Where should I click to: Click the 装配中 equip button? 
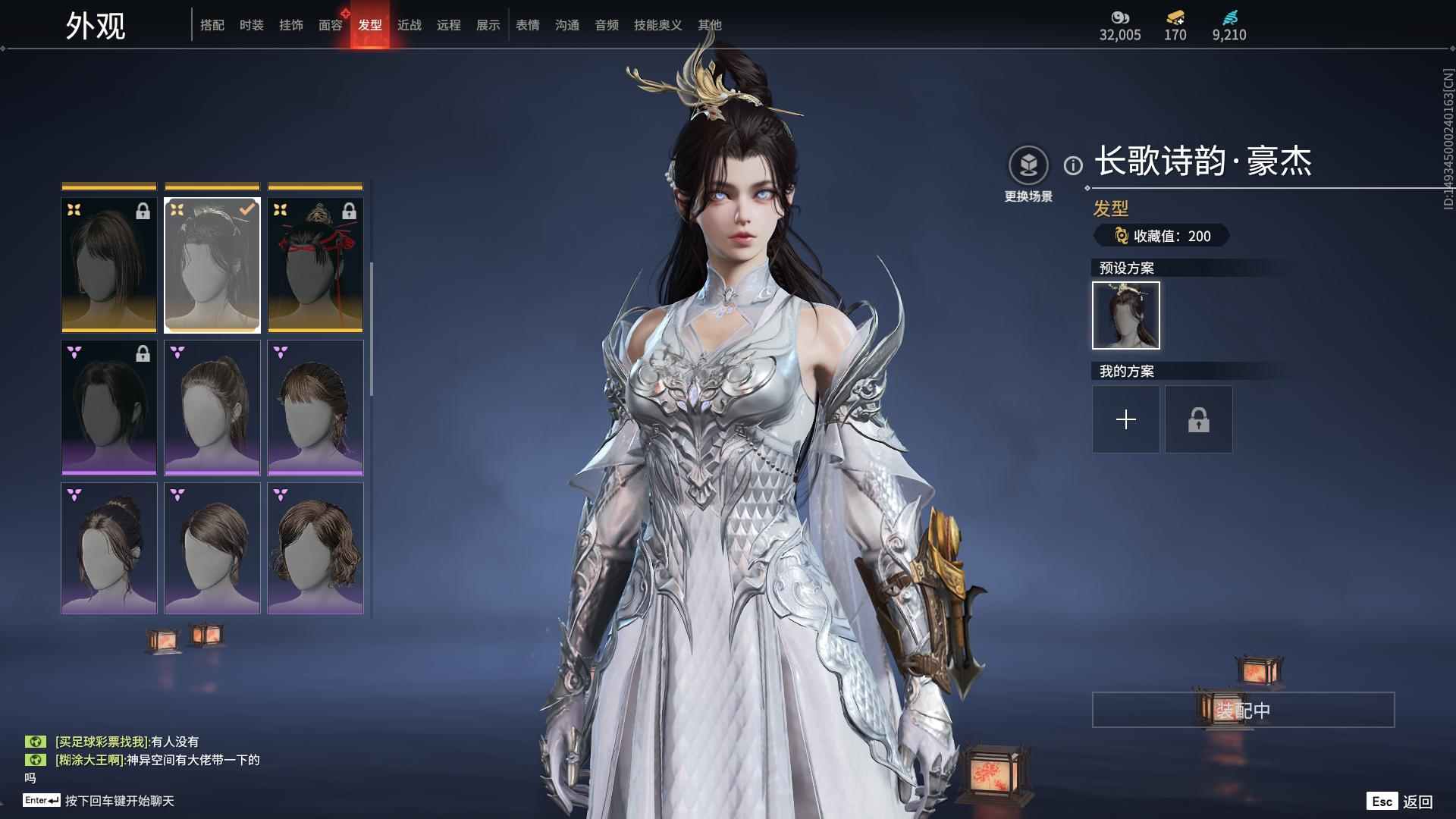(x=1243, y=710)
